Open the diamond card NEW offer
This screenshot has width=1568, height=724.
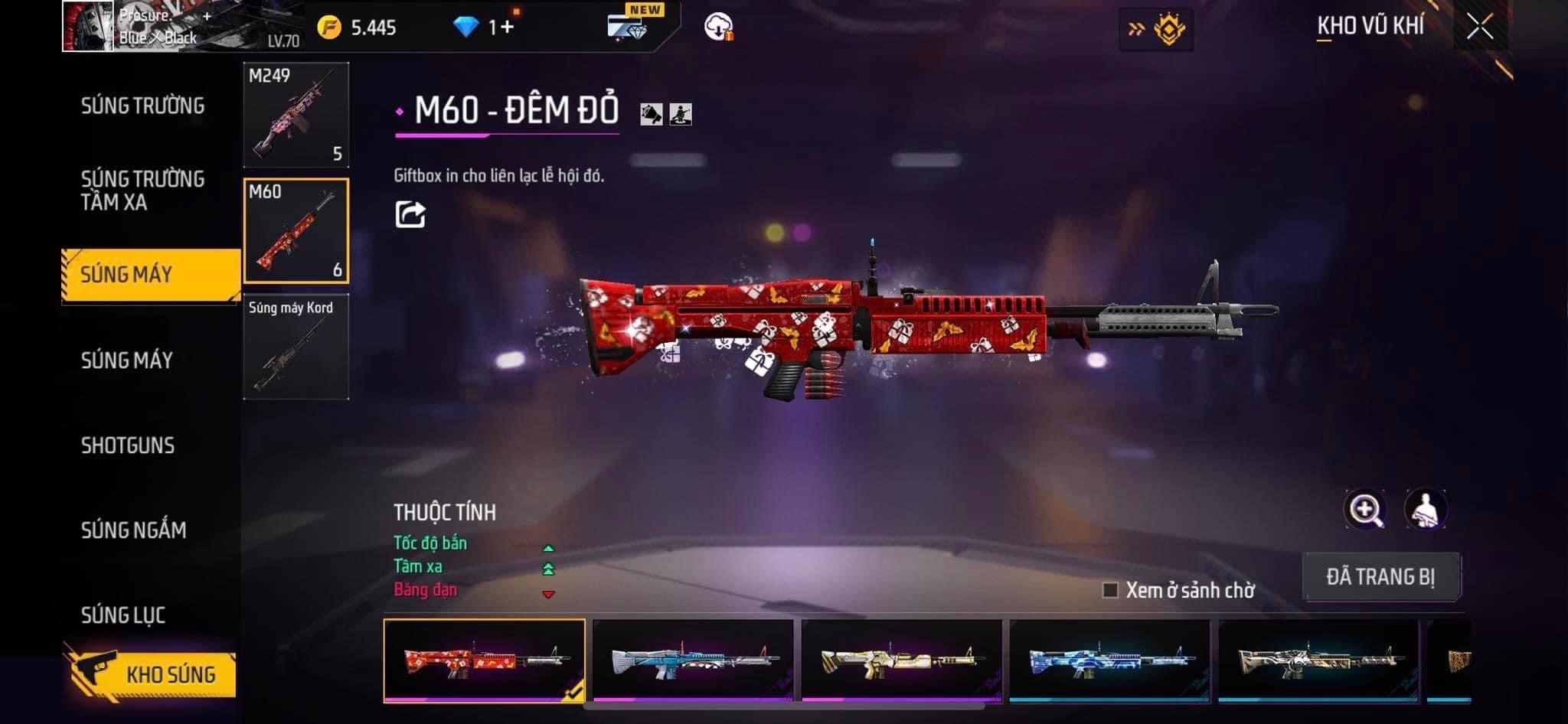pyautogui.click(x=629, y=25)
